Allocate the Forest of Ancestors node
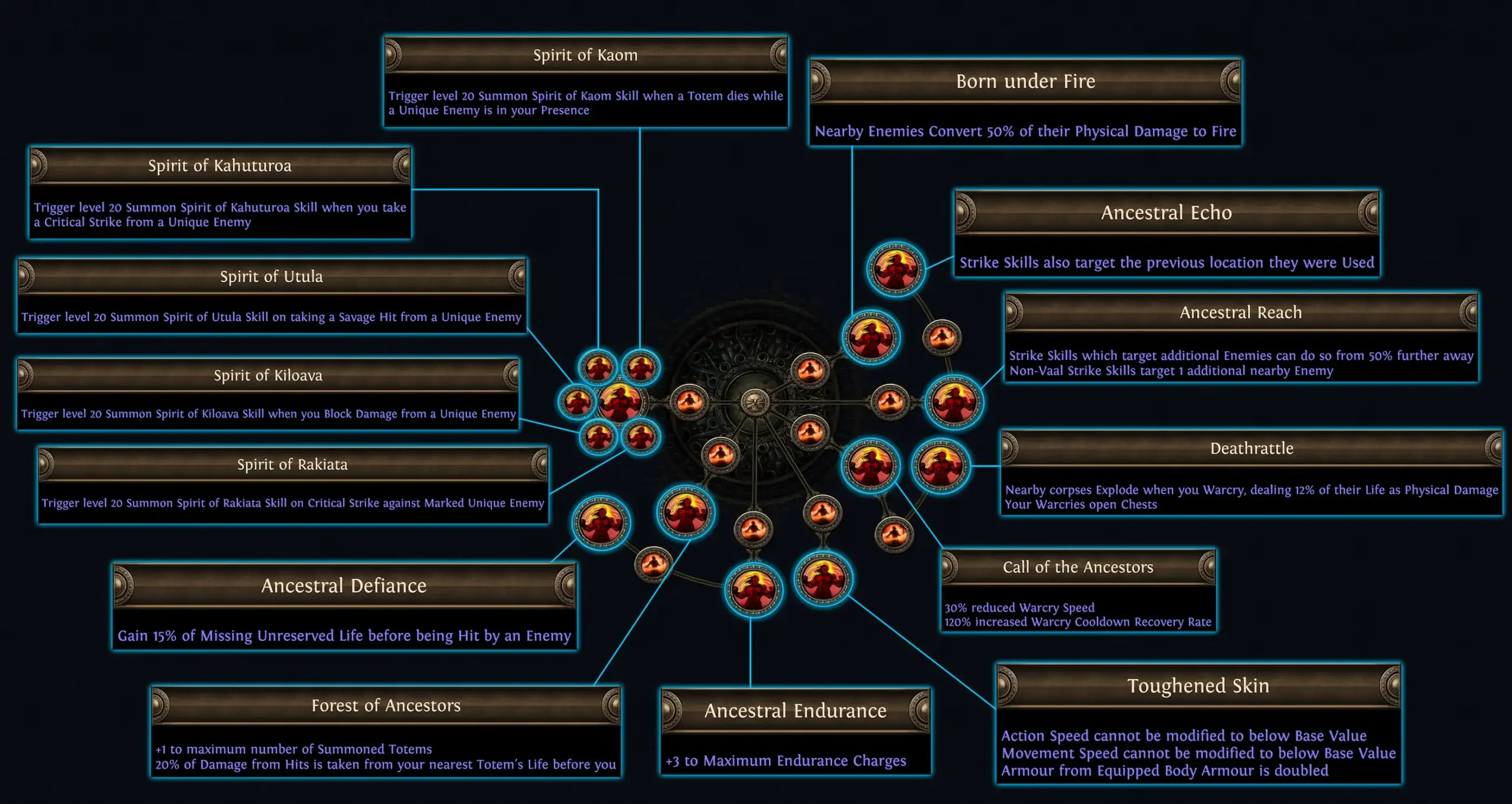Image resolution: width=1512 pixels, height=804 pixels. click(686, 515)
